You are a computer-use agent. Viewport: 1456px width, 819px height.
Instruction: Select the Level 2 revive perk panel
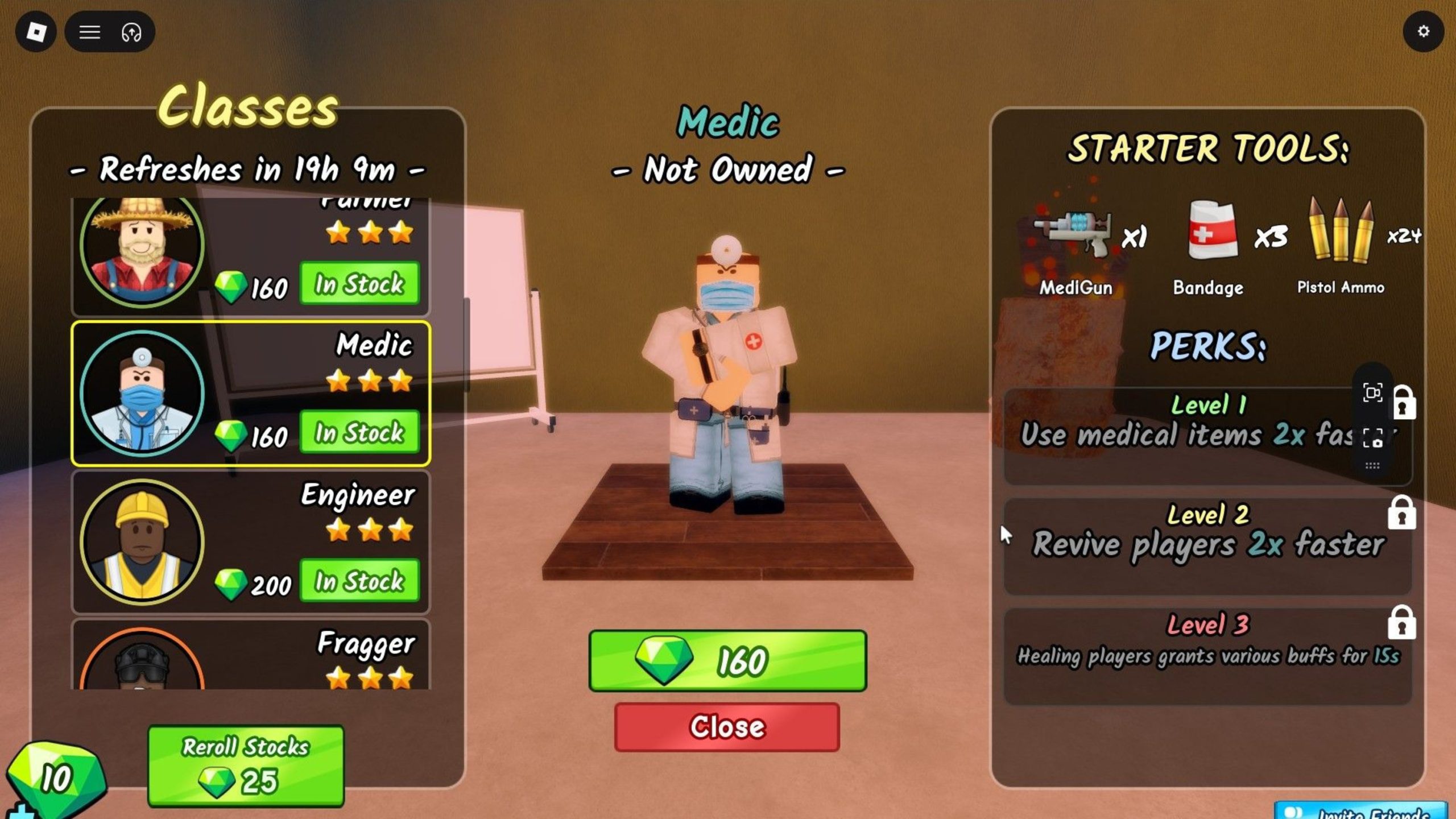[1207, 546]
